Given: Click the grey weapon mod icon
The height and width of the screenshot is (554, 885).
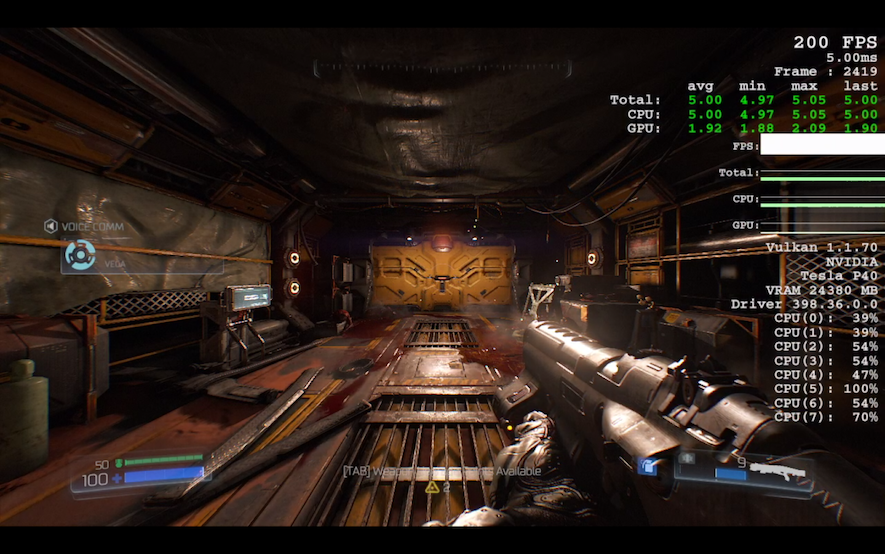Looking at the screenshot, I should (x=687, y=459).
